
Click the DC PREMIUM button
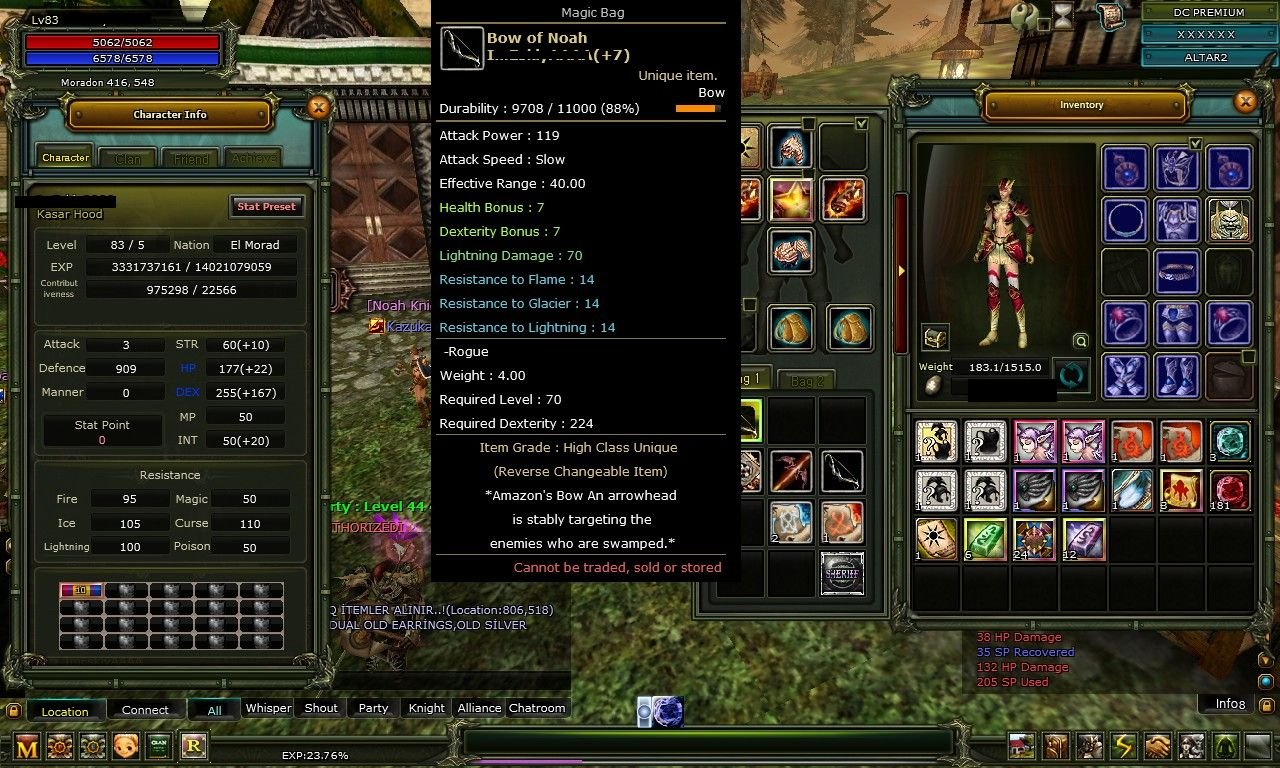[x=1208, y=13]
